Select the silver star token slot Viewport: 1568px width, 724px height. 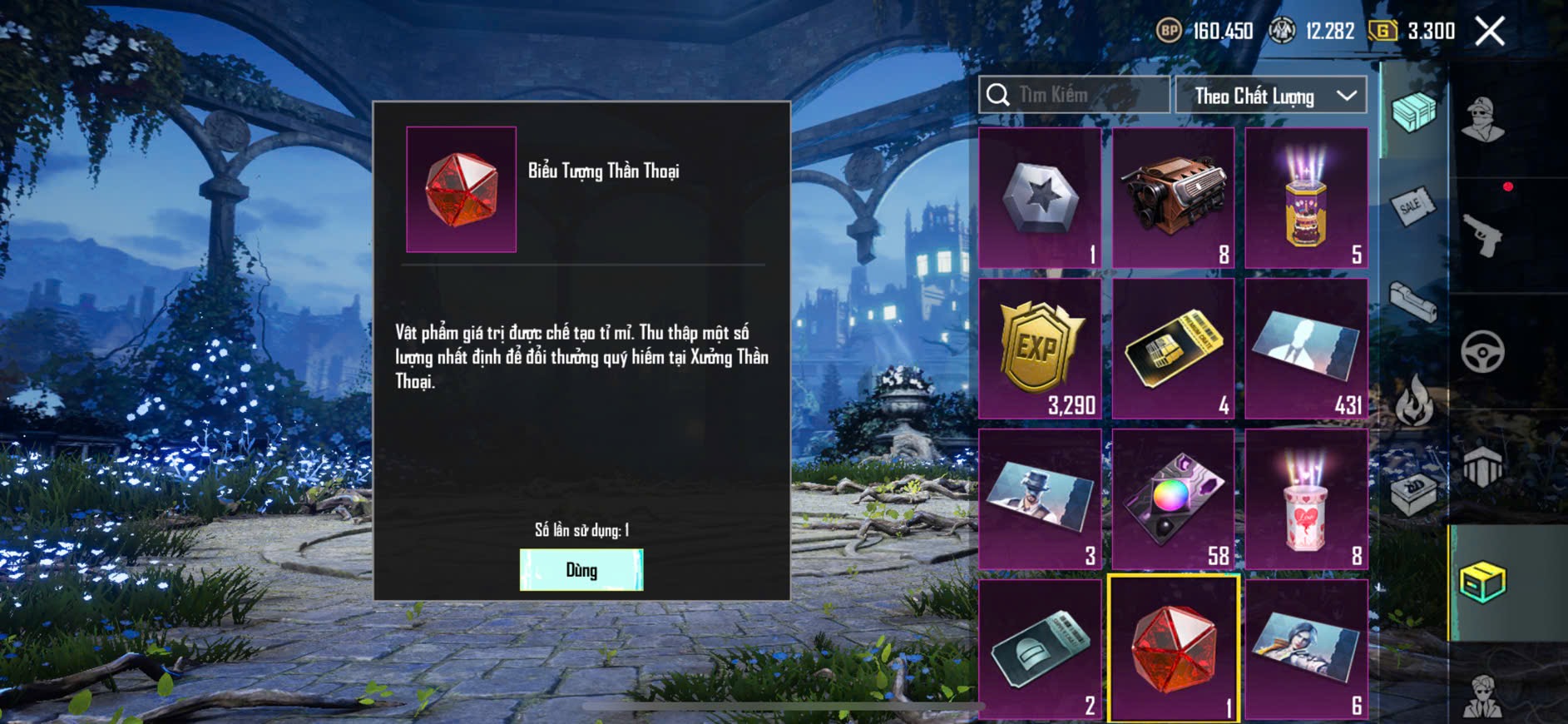(1040, 198)
